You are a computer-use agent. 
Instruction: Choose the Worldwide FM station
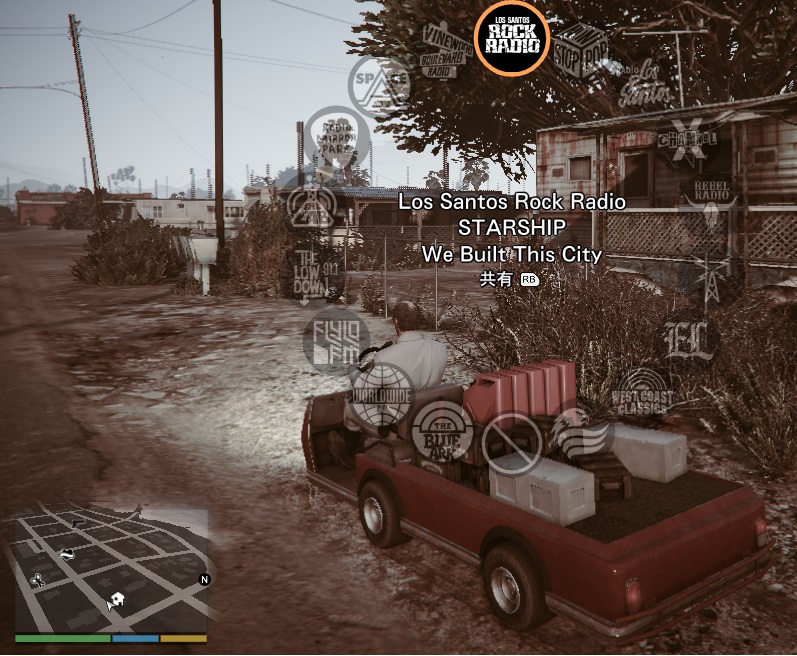pyautogui.click(x=381, y=394)
